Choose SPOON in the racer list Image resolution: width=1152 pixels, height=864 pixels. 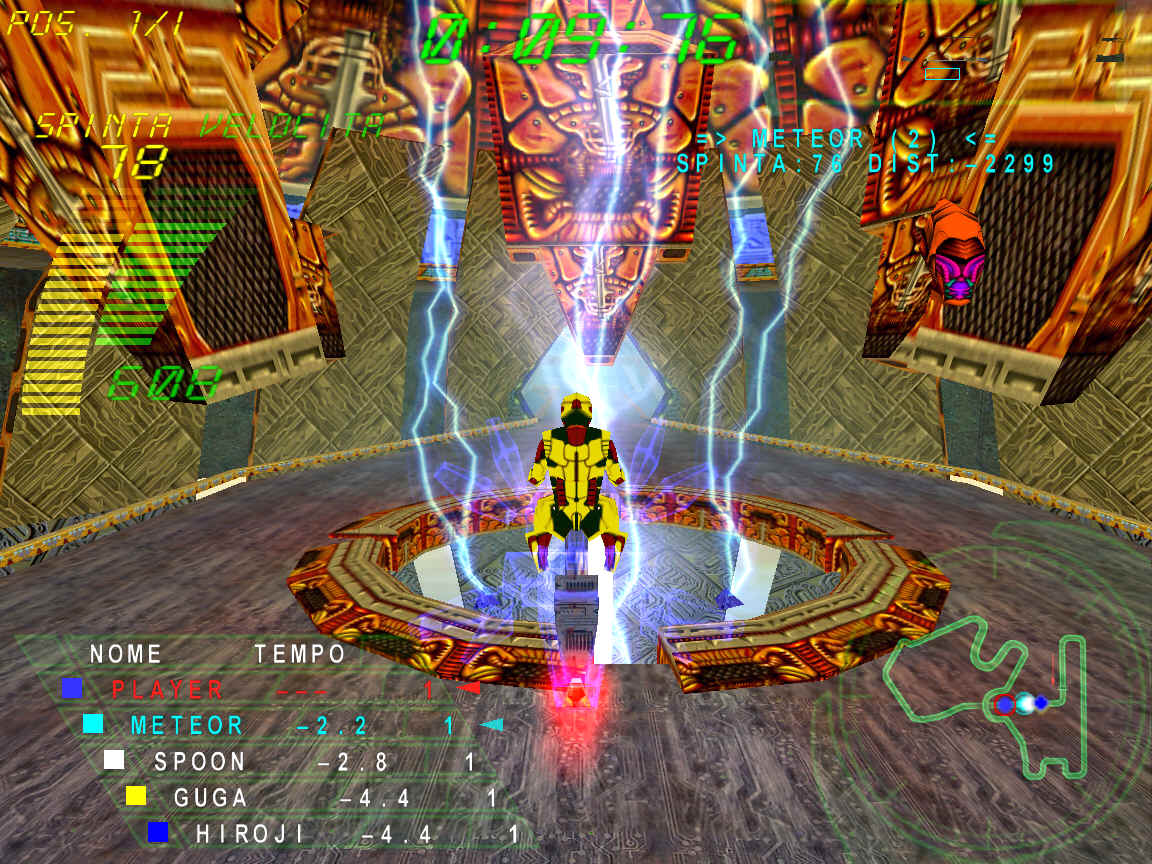click(200, 761)
